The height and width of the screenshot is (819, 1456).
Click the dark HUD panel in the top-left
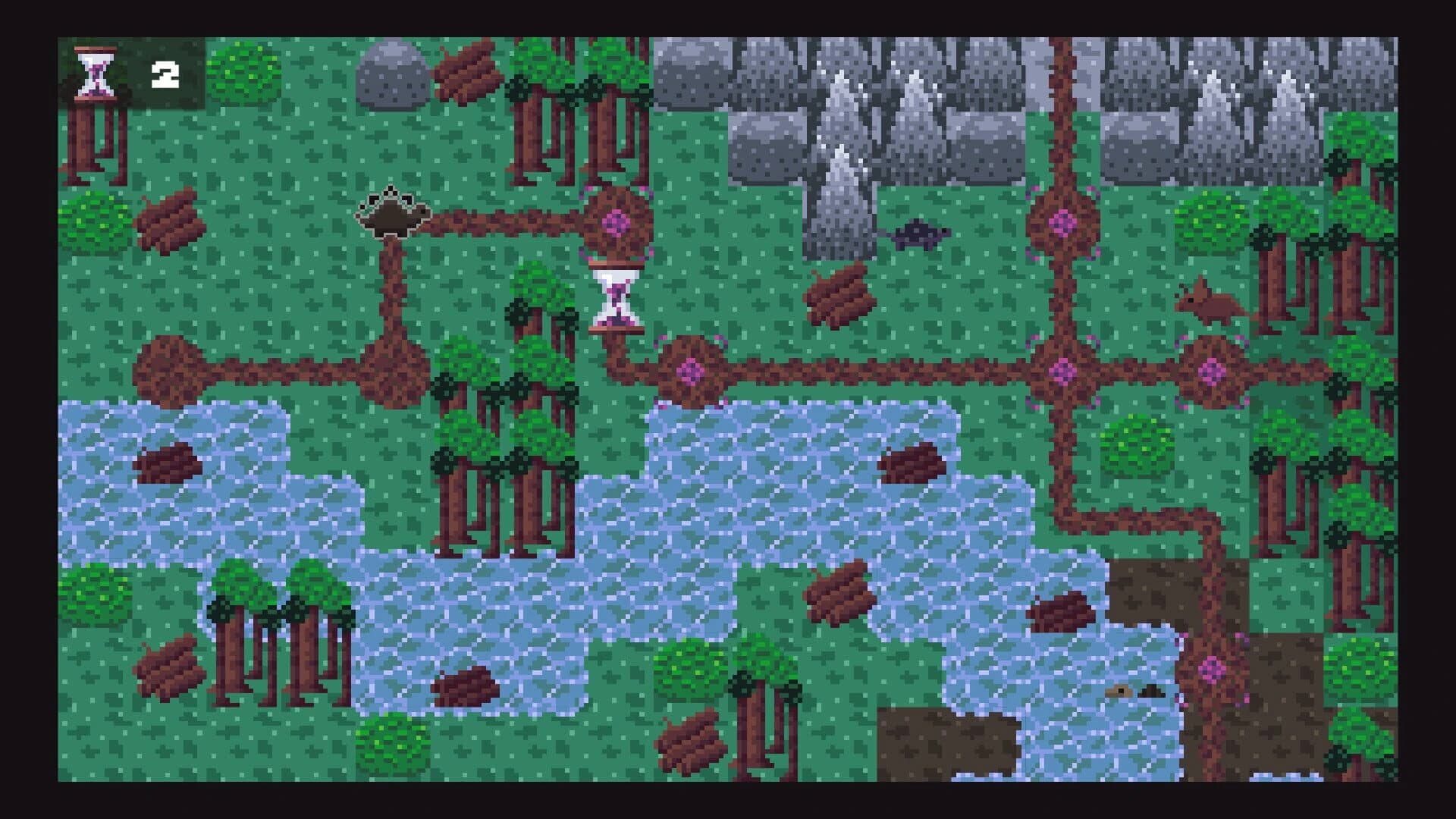(x=129, y=72)
